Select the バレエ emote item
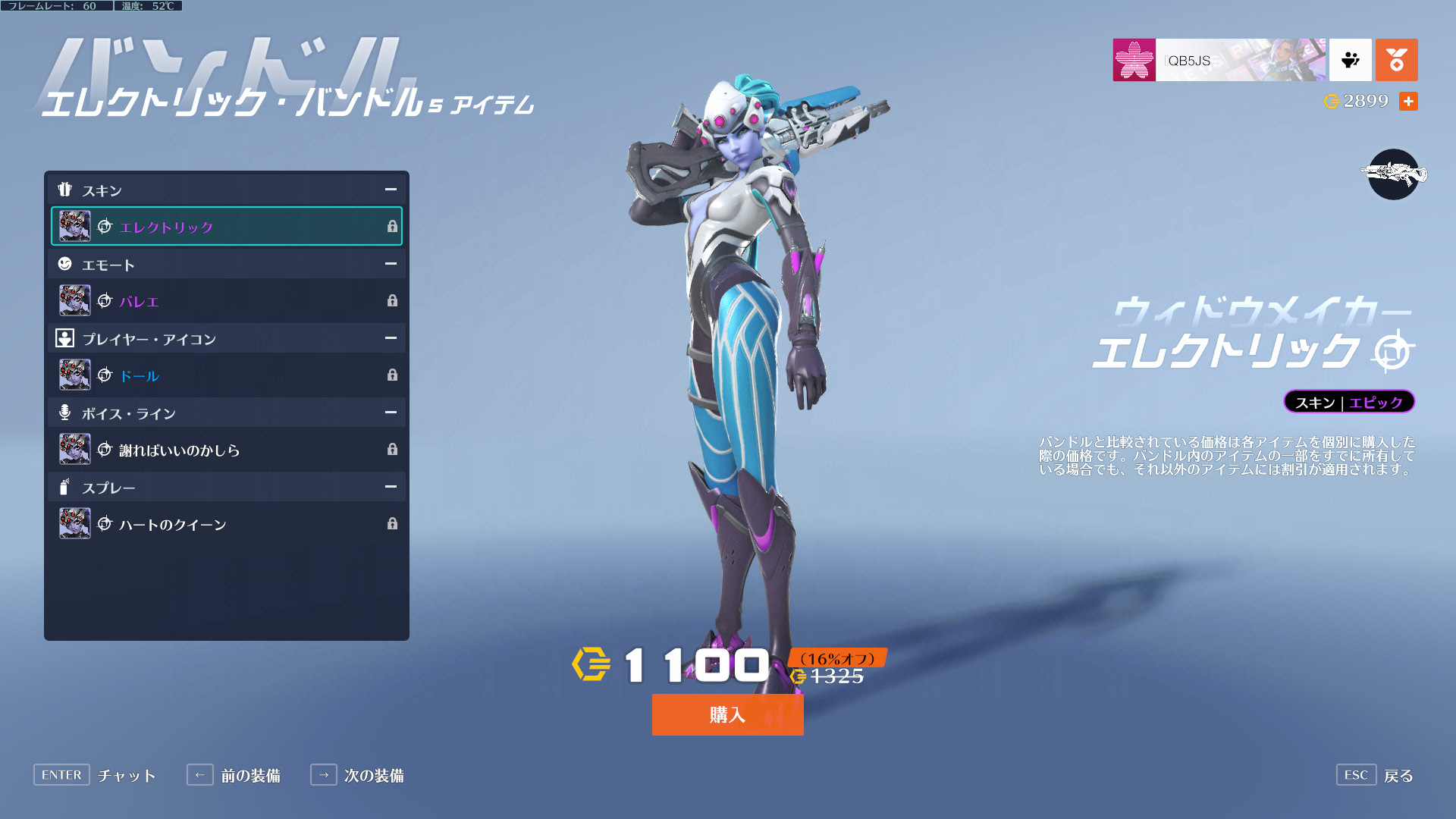Image resolution: width=1456 pixels, height=819 pixels. click(x=226, y=301)
